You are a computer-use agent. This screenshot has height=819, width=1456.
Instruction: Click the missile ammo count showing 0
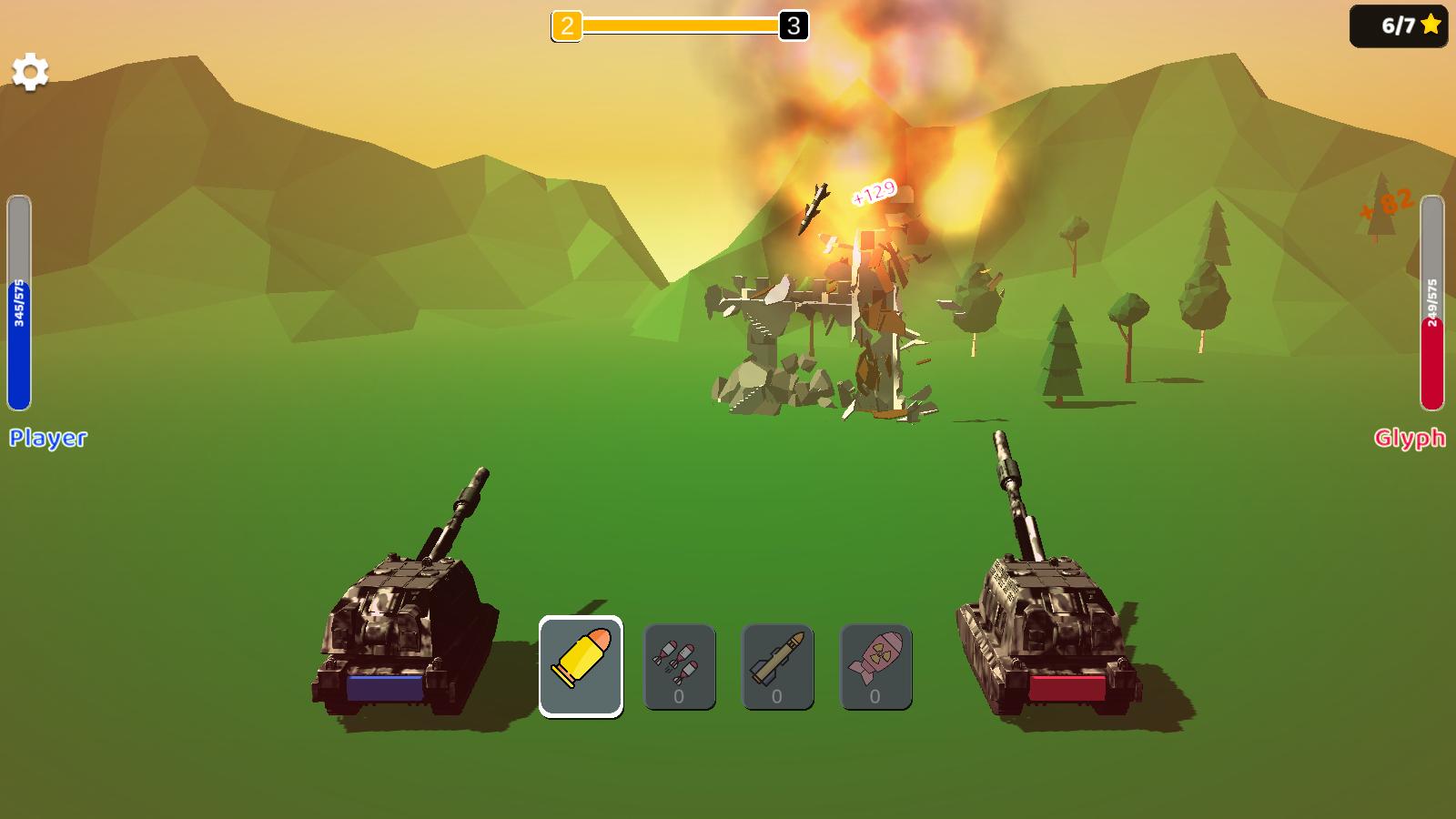pyautogui.click(x=777, y=696)
